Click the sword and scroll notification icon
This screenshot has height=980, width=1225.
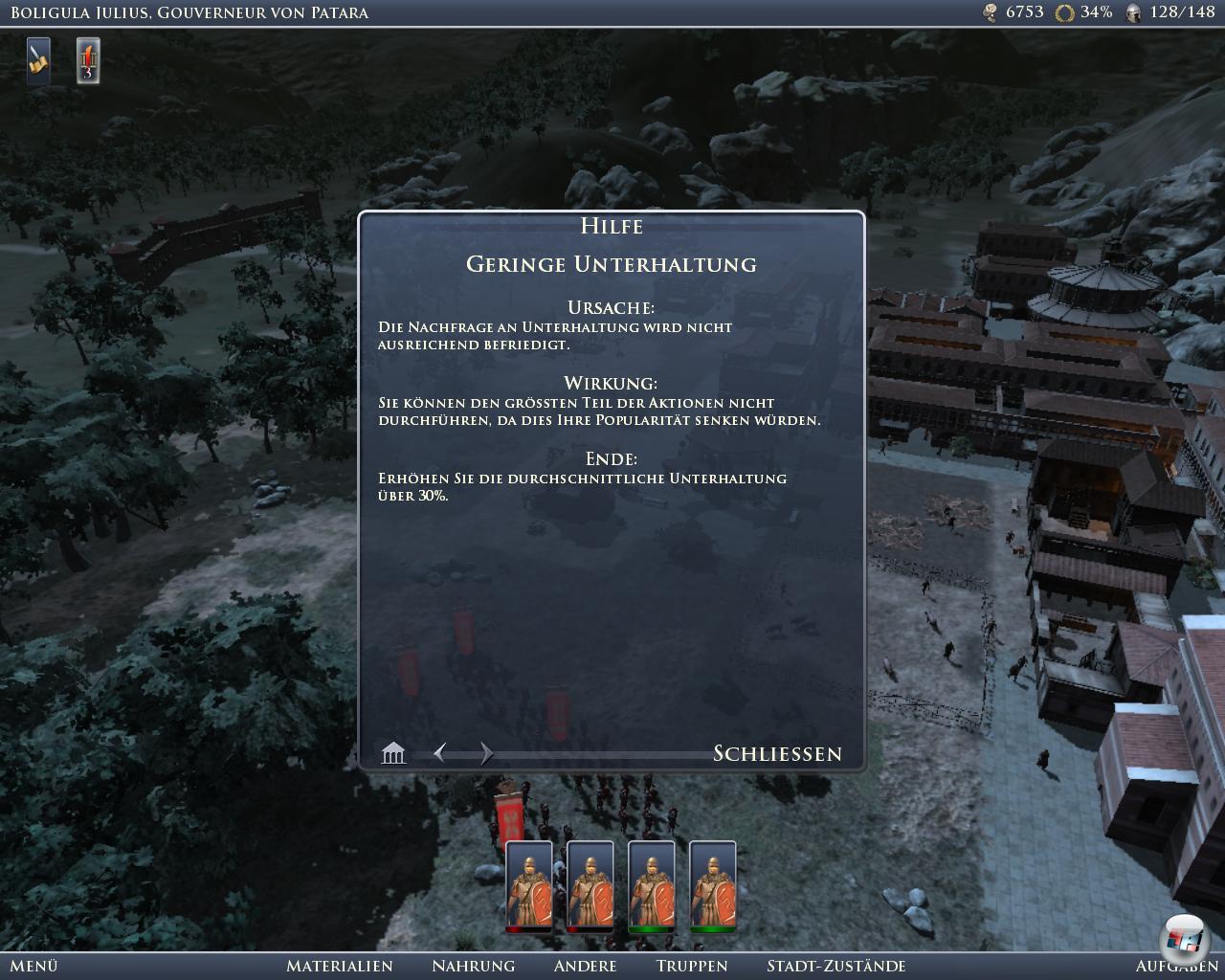(38, 60)
